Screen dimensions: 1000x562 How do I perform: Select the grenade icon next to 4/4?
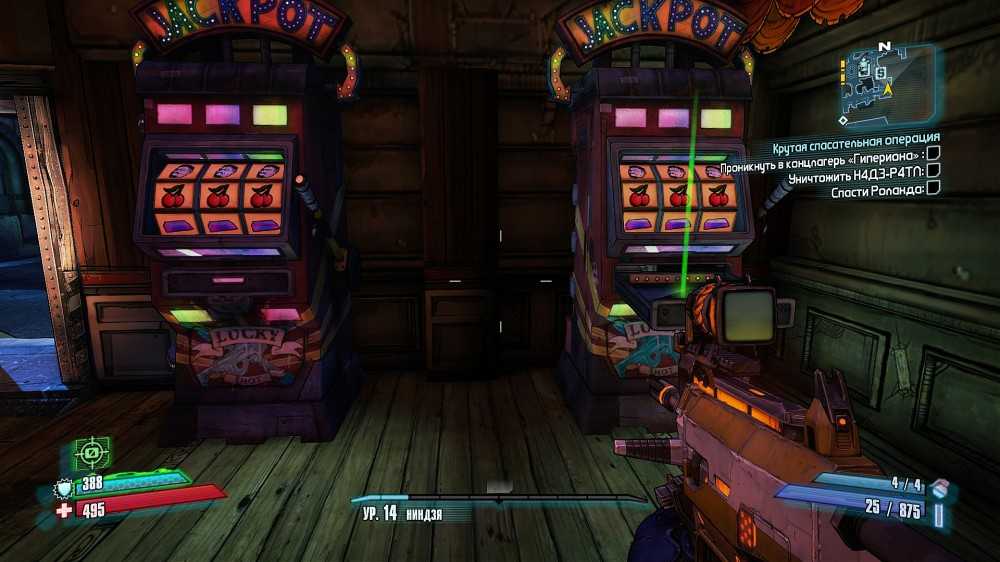tap(938, 487)
